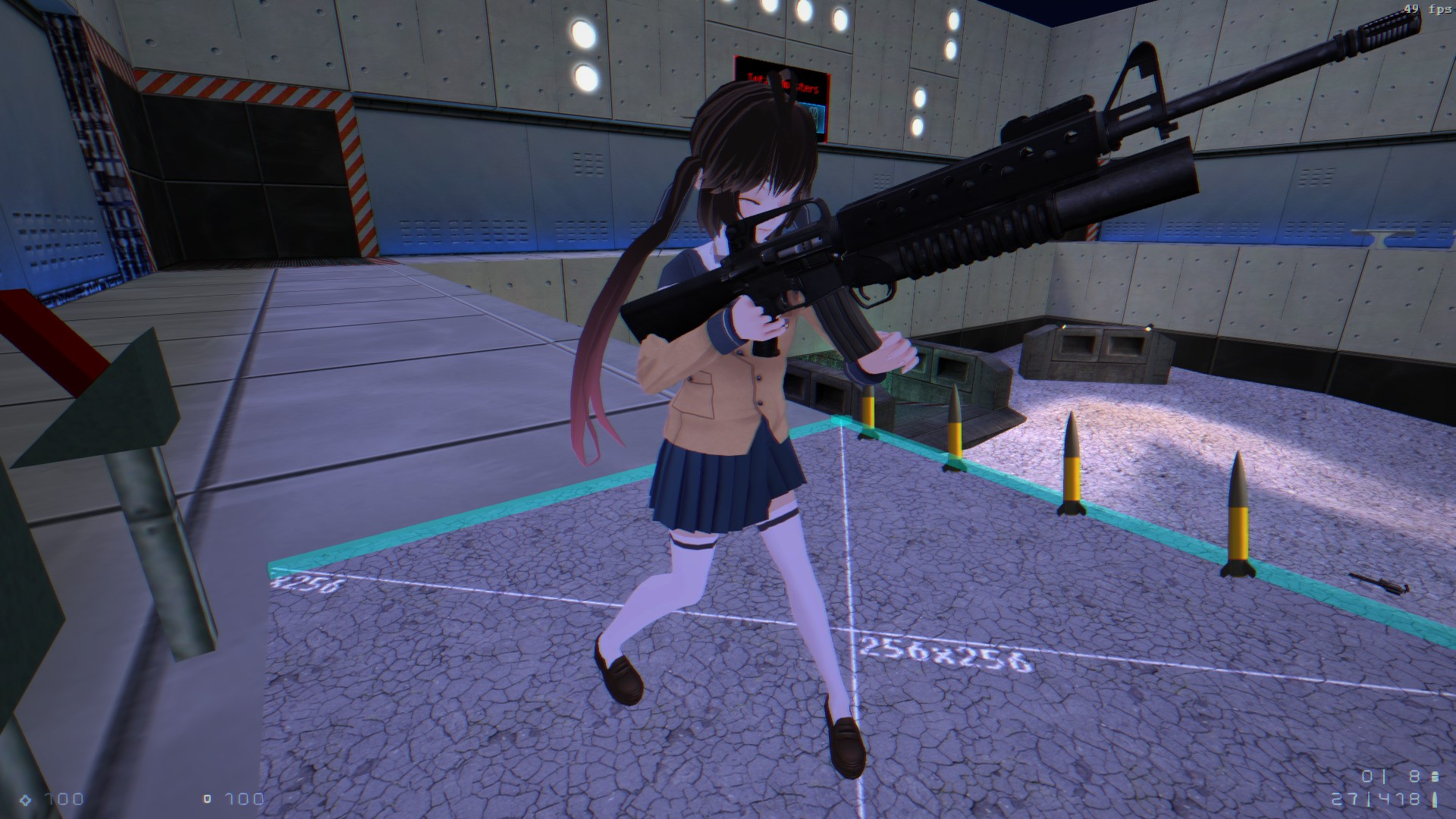Screen dimensions: 1456x819
Task: Click the armor shield icon beside 100
Action: point(208,798)
